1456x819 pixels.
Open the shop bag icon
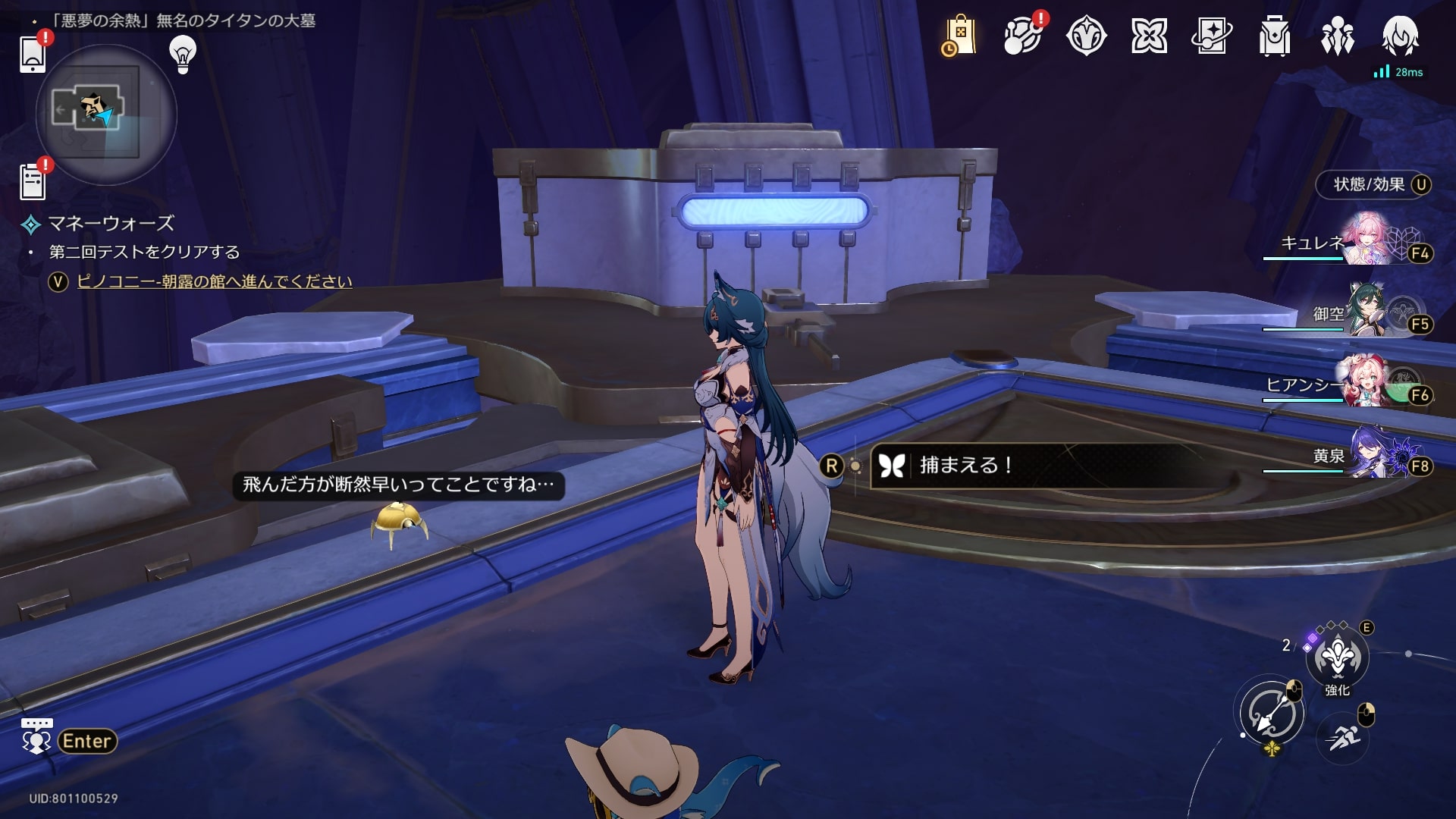point(959,36)
